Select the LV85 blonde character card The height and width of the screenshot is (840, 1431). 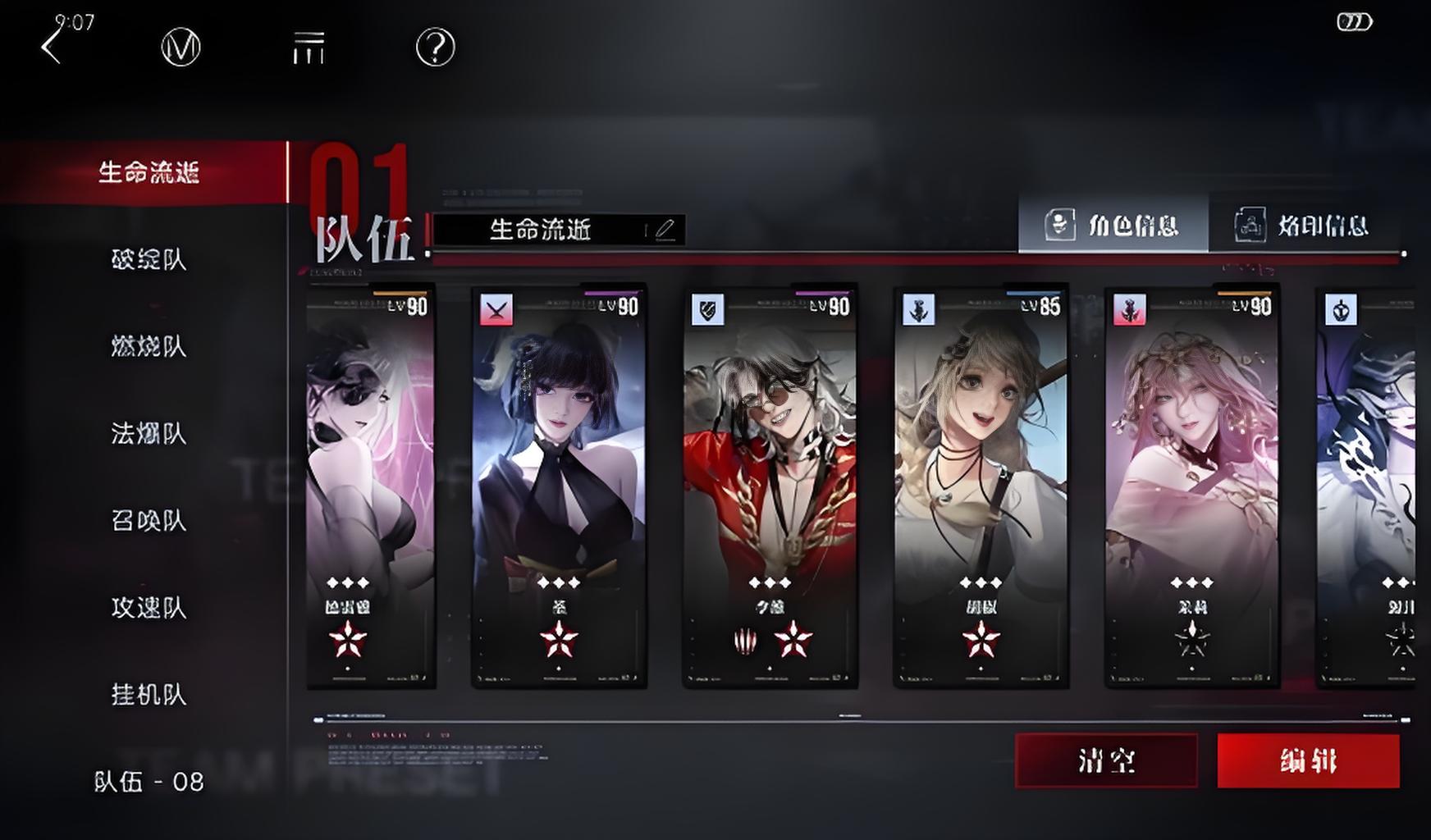pos(981,486)
